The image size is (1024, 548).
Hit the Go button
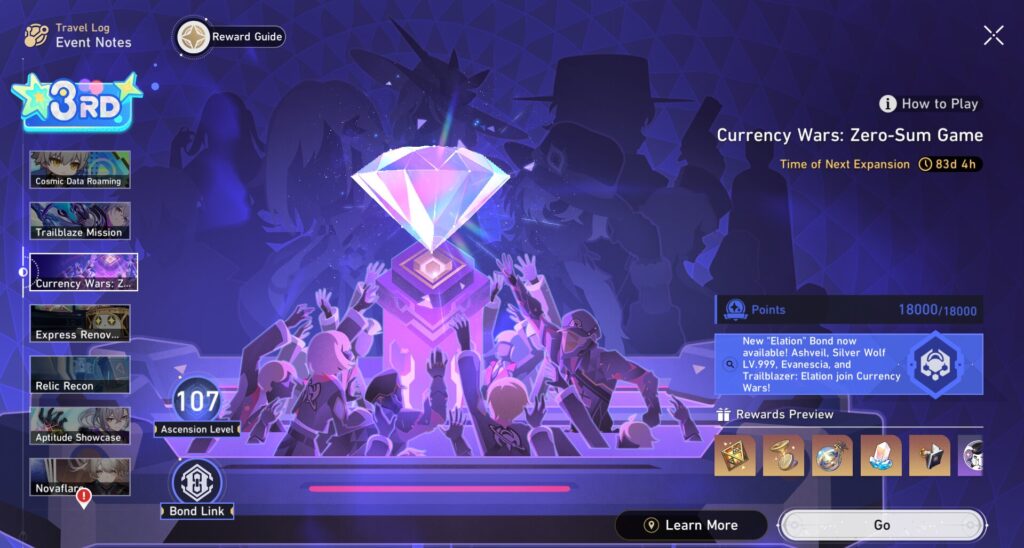[x=881, y=525]
